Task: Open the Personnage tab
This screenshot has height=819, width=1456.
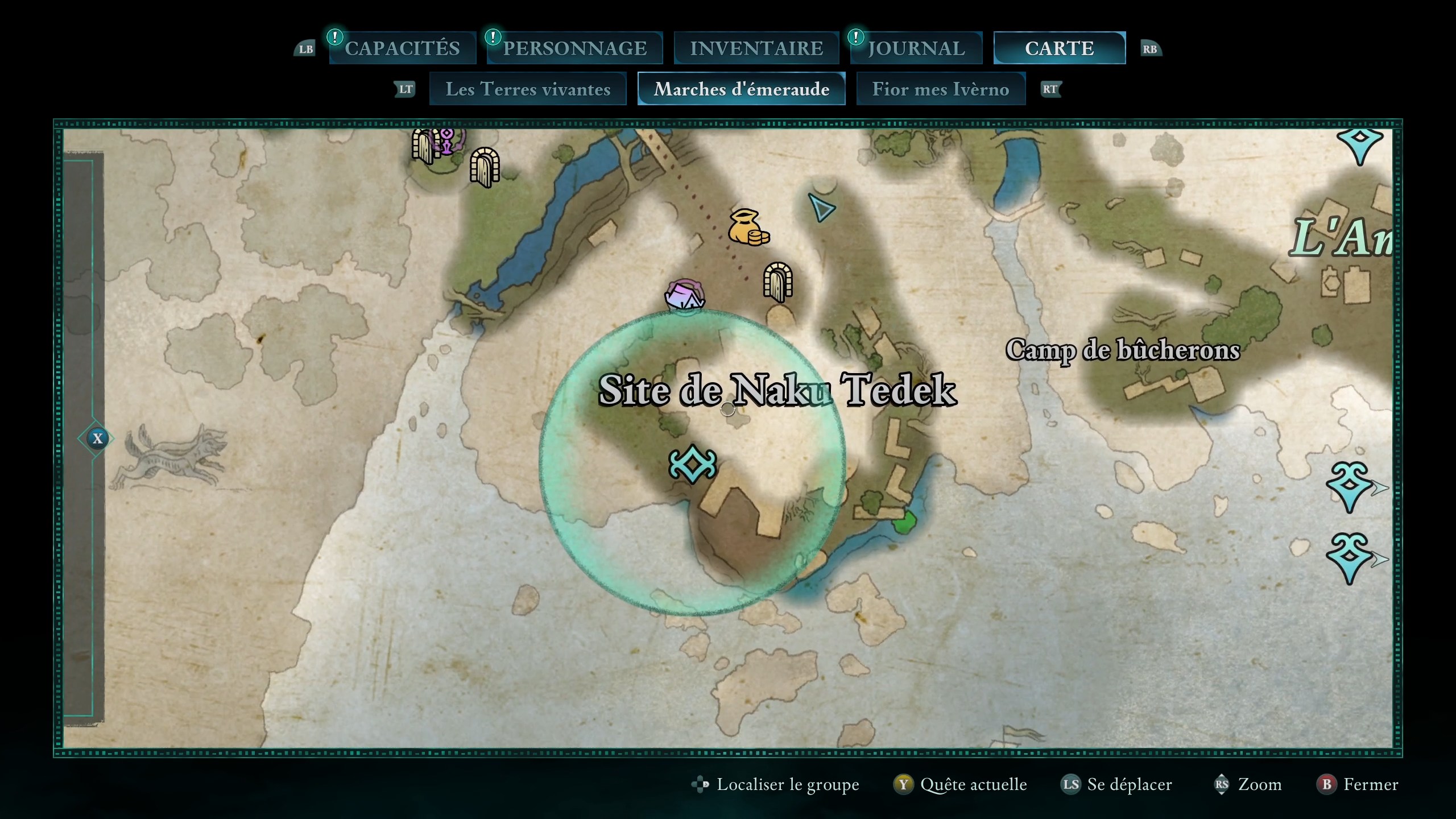Action: (574, 48)
